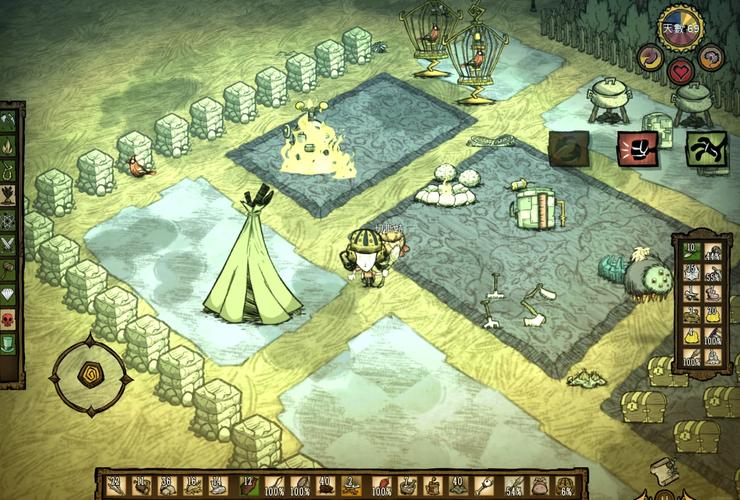Tap the green running figure action button

705,148
